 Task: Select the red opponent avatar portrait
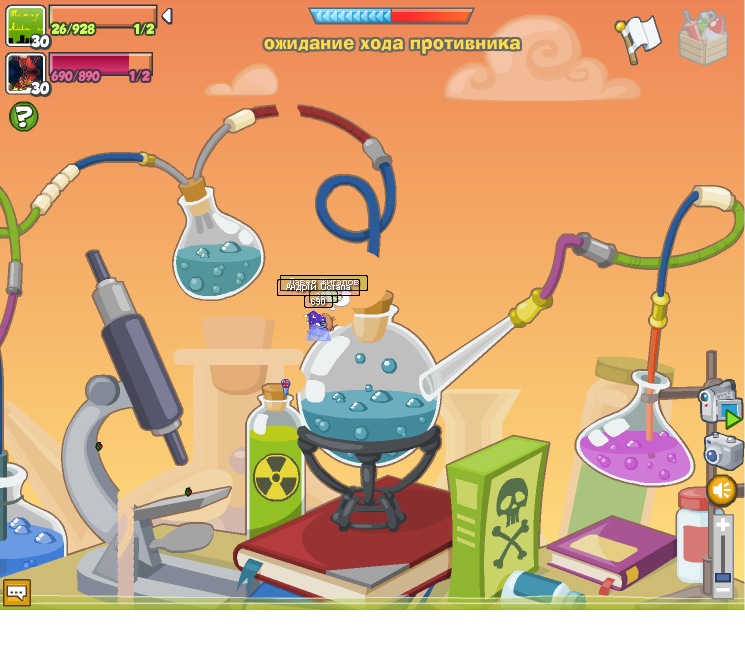click(x=26, y=73)
